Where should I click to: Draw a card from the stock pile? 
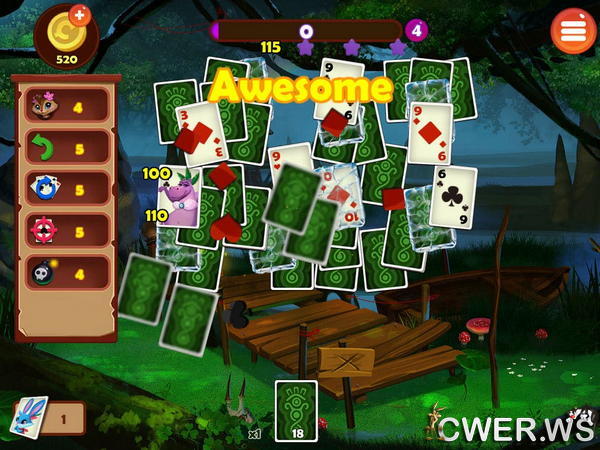(296, 410)
